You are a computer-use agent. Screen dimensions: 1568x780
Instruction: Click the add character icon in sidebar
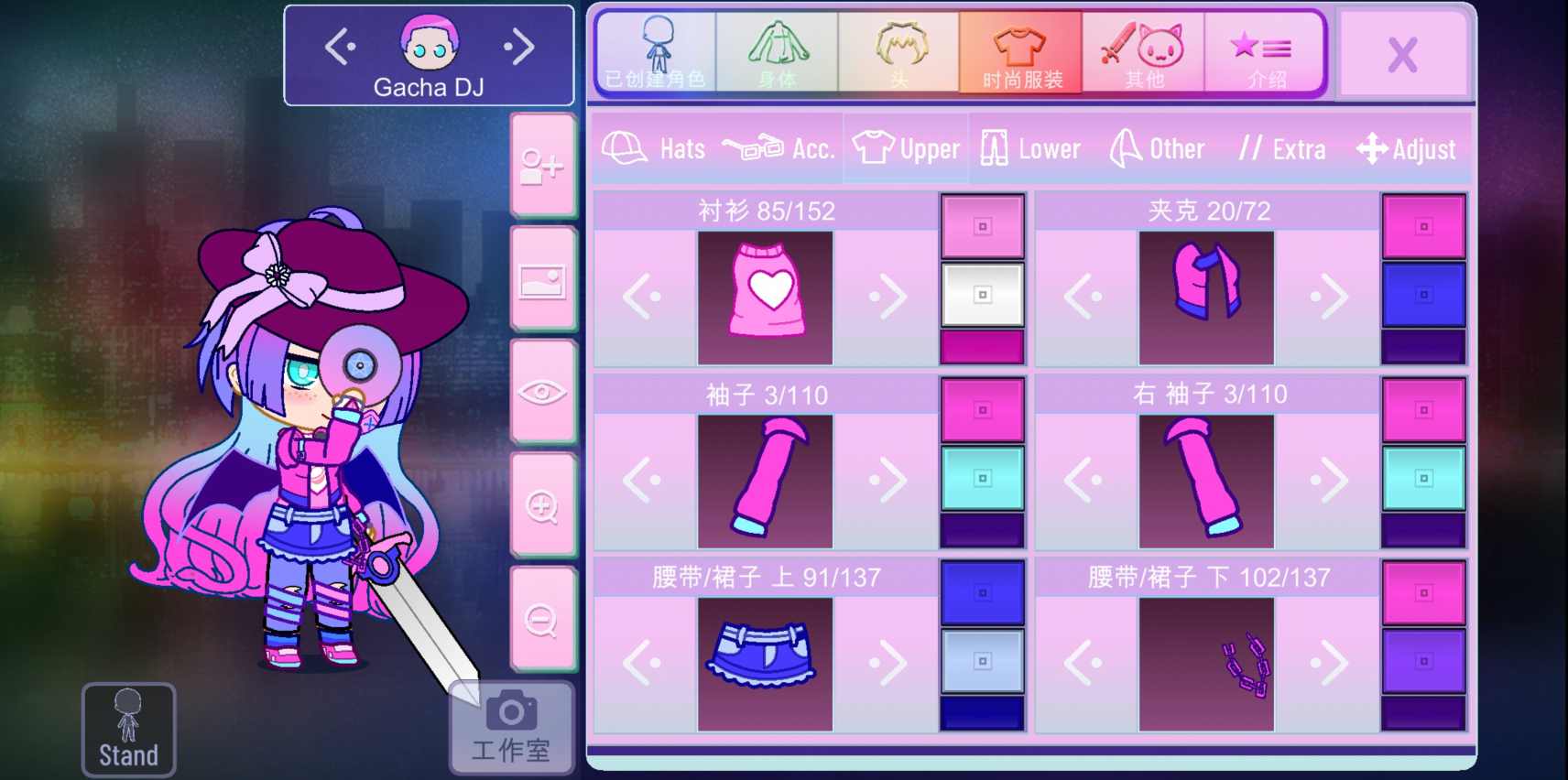pos(543,167)
